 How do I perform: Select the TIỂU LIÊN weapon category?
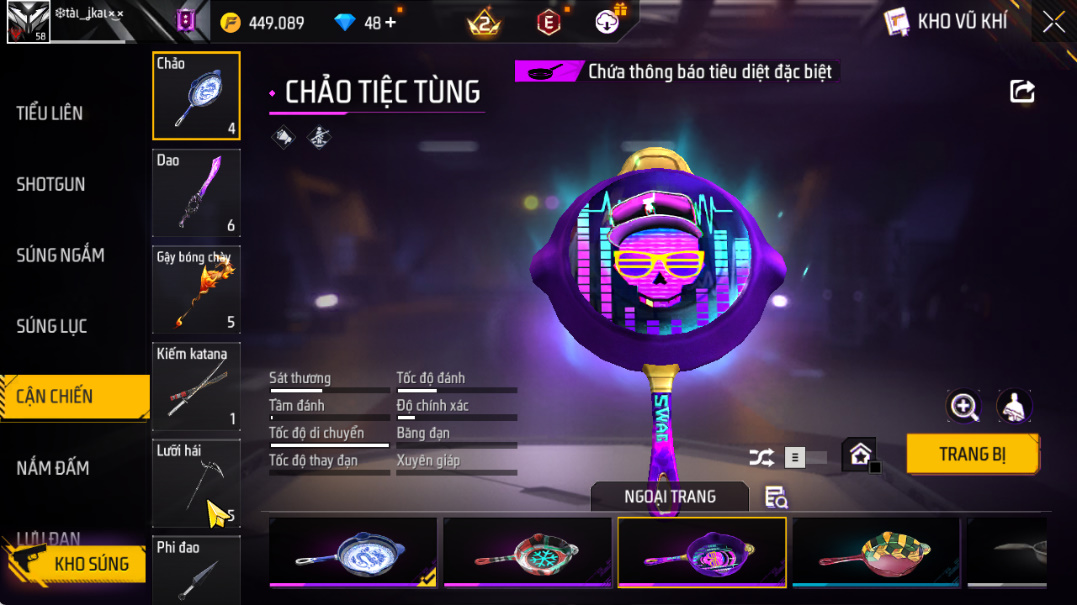[x=50, y=113]
